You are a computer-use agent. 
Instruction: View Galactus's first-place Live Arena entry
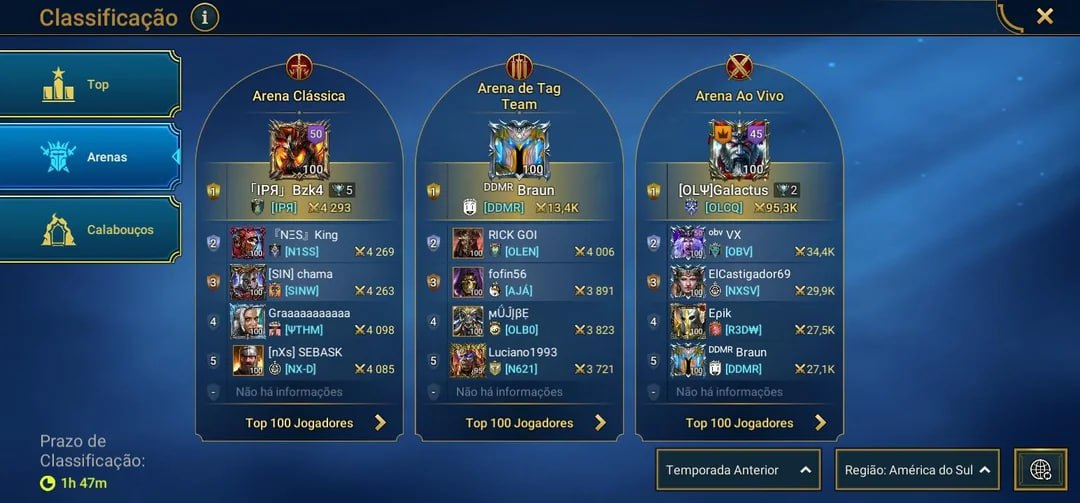click(740, 198)
